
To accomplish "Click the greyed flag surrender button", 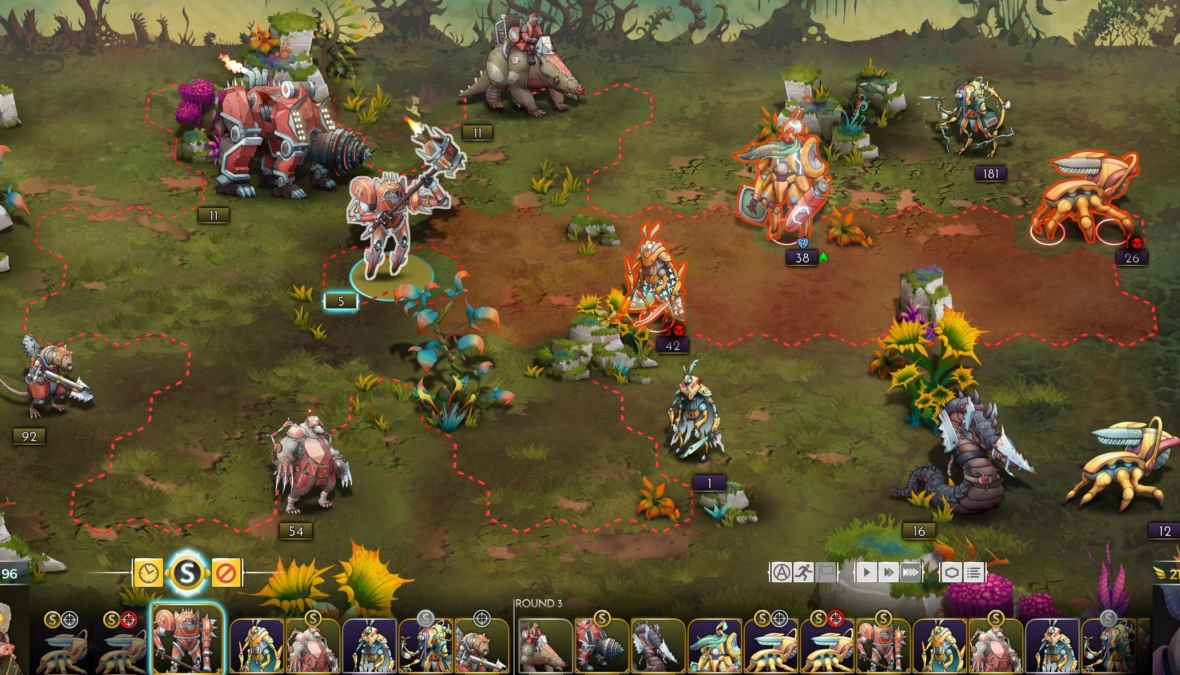I will 826,572.
